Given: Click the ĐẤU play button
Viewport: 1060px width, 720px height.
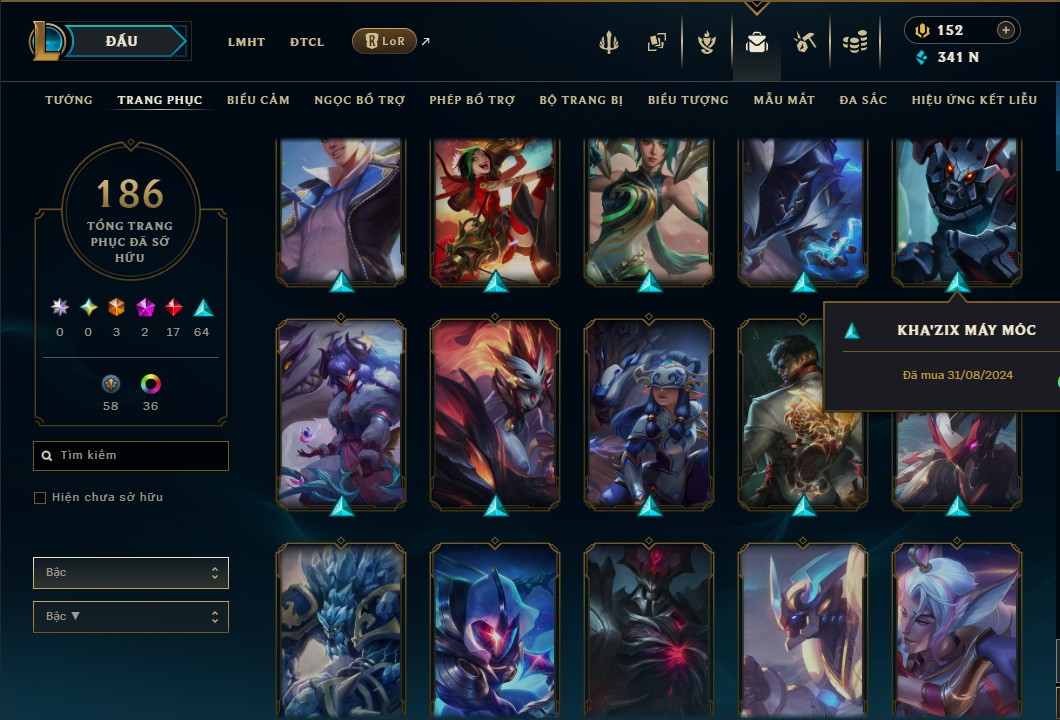Looking at the screenshot, I should pos(122,41).
